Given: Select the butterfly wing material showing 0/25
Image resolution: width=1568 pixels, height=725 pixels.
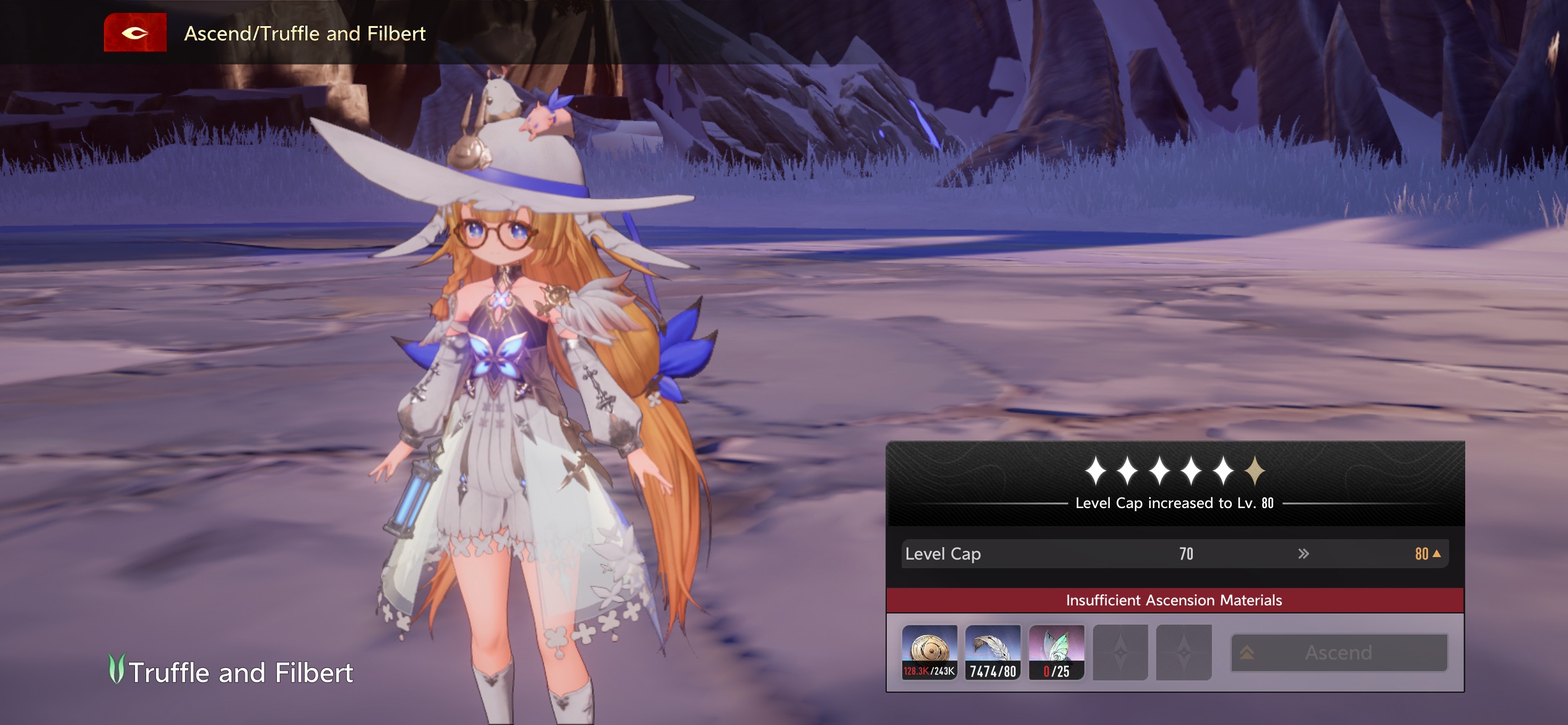Looking at the screenshot, I should click(1056, 652).
